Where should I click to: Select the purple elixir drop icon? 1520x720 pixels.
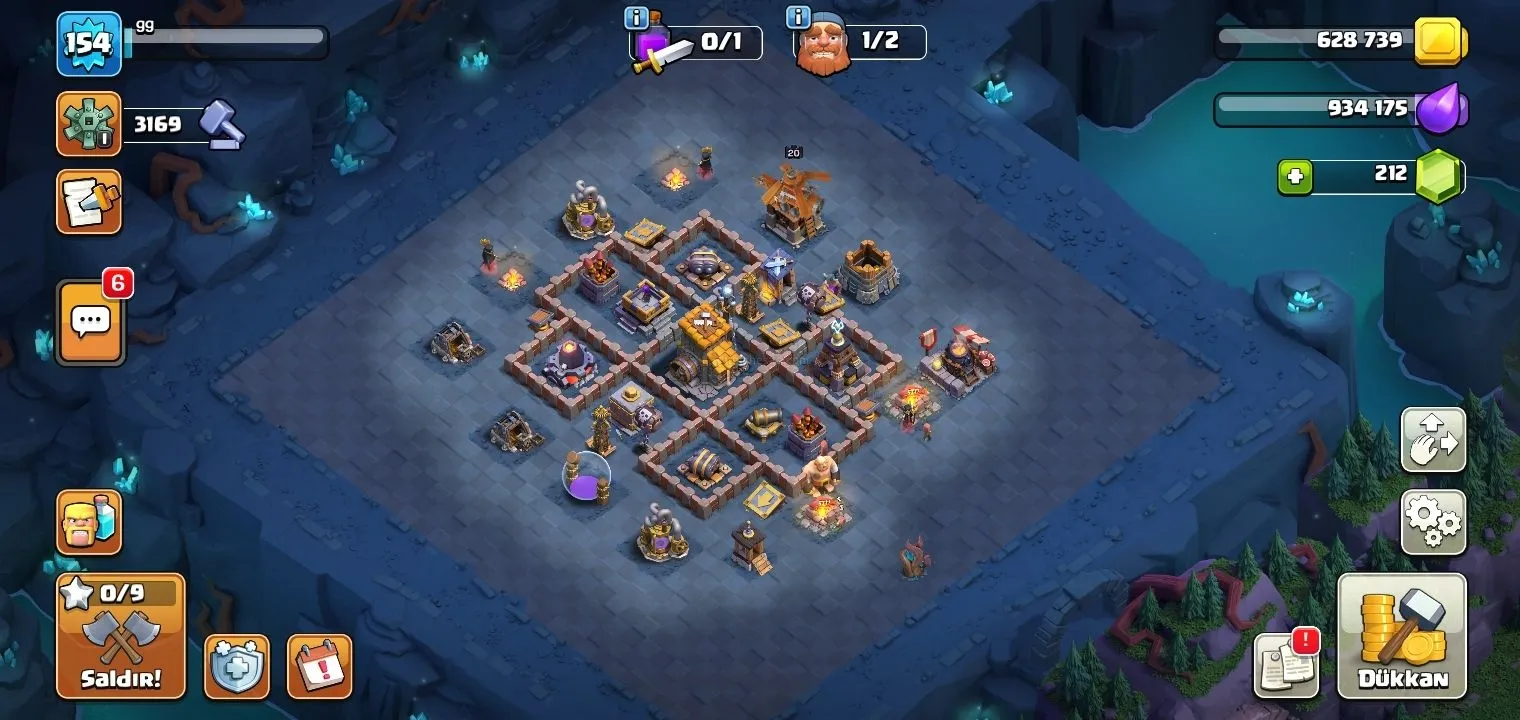[1441, 109]
